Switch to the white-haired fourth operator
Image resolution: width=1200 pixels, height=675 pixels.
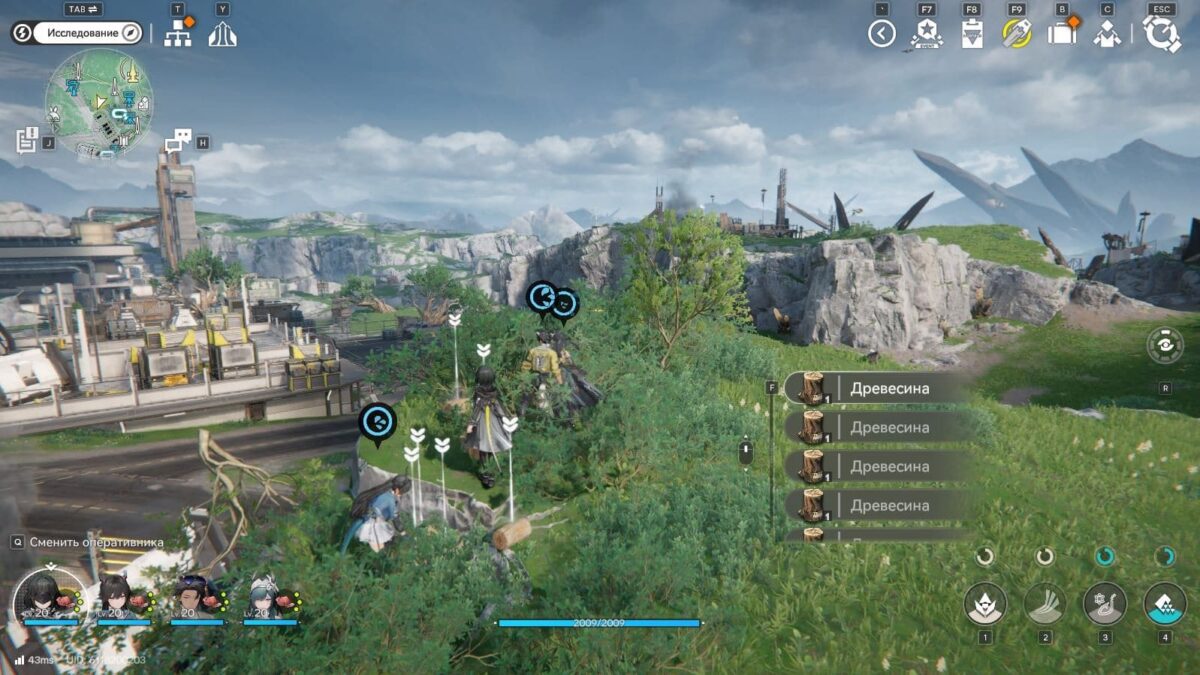click(x=270, y=596)
